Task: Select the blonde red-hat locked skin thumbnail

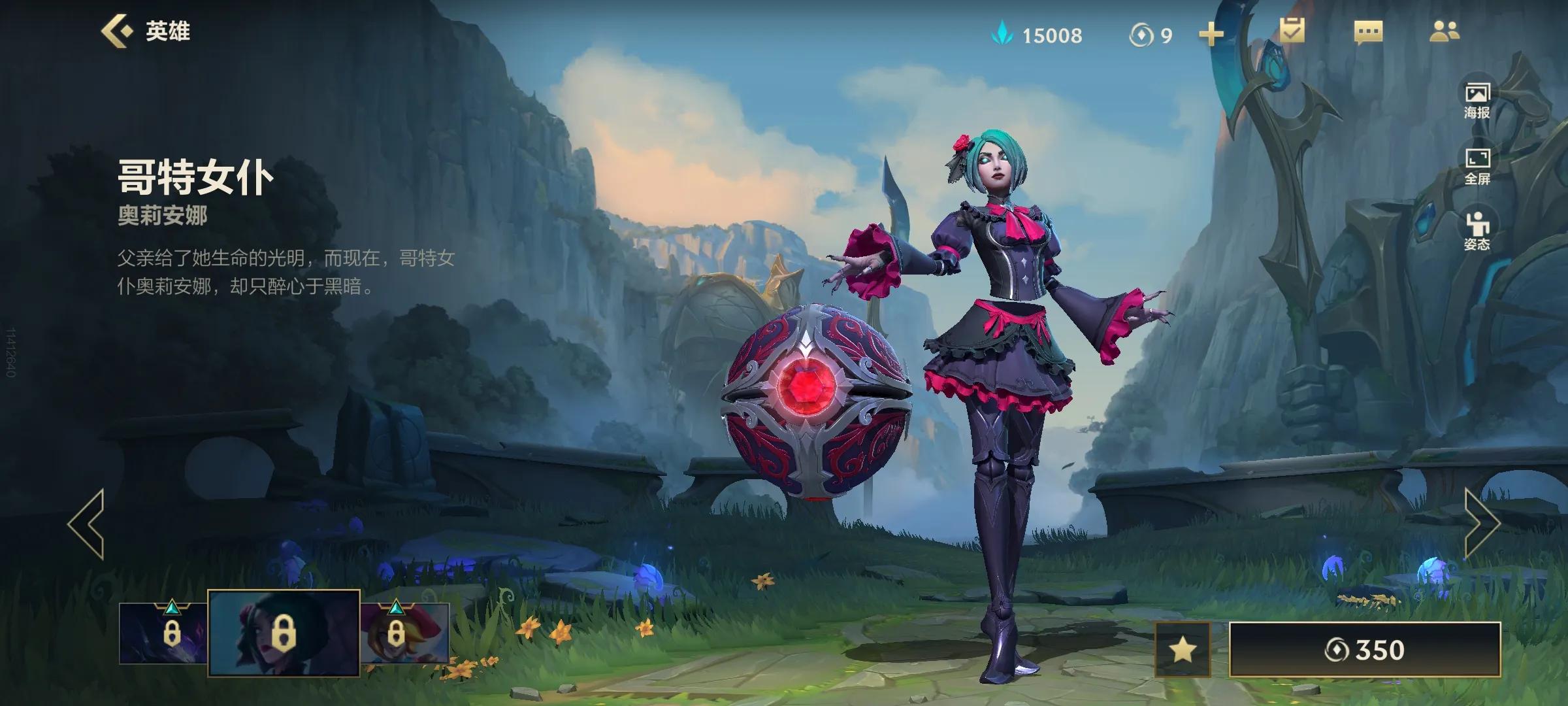Action: pyautogui.click(x=405, y=633)
